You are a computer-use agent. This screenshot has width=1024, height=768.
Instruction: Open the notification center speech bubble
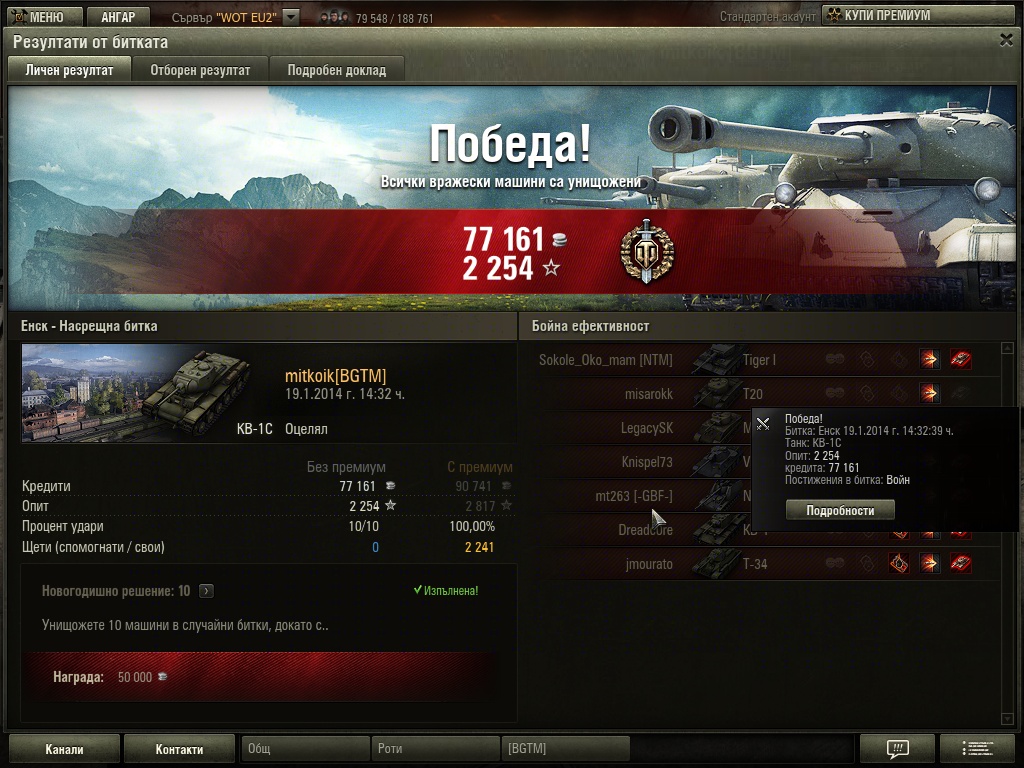click(x=897, y=749)
